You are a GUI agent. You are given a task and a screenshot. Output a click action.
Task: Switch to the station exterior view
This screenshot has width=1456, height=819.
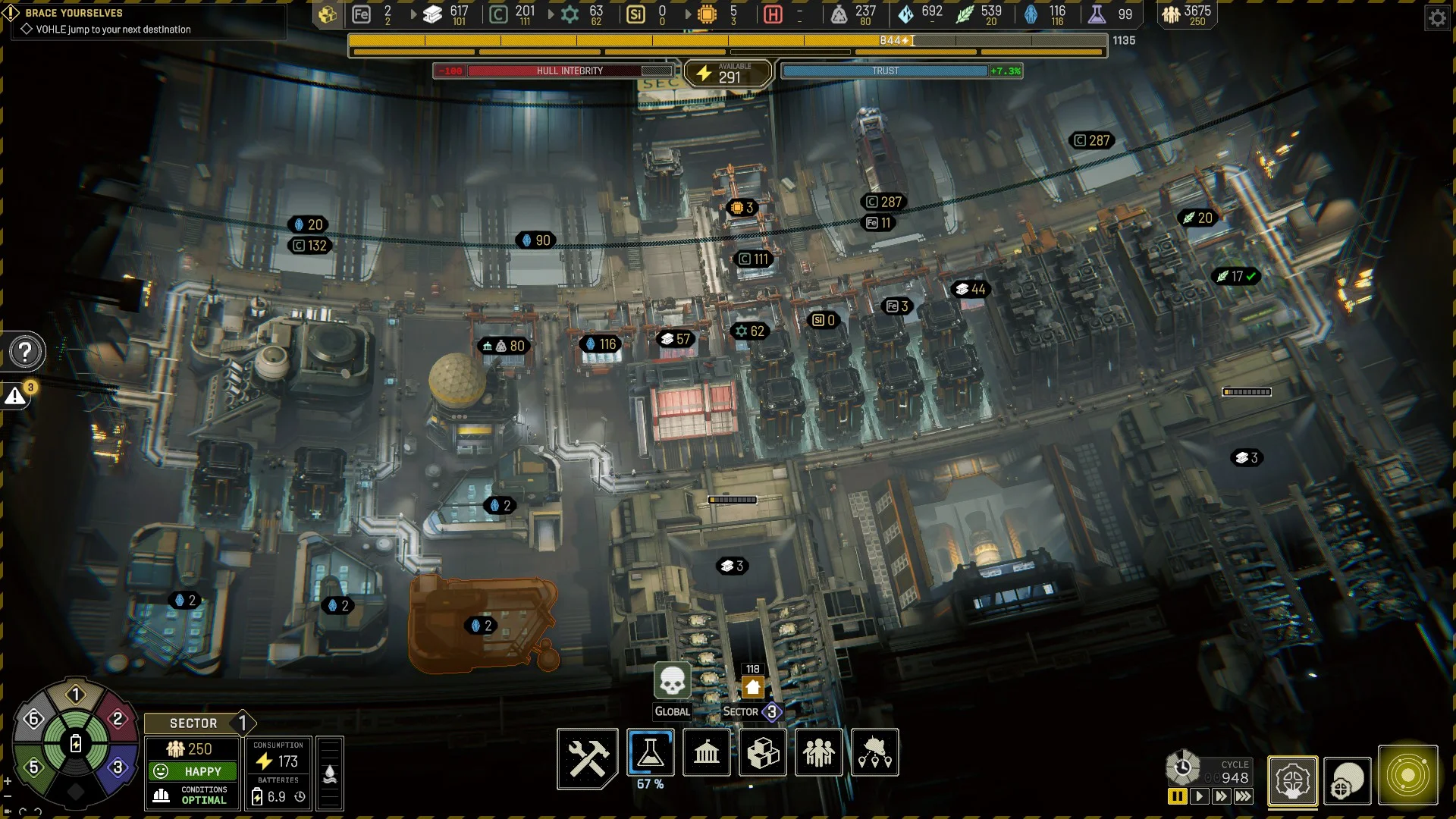(1348, 780)
